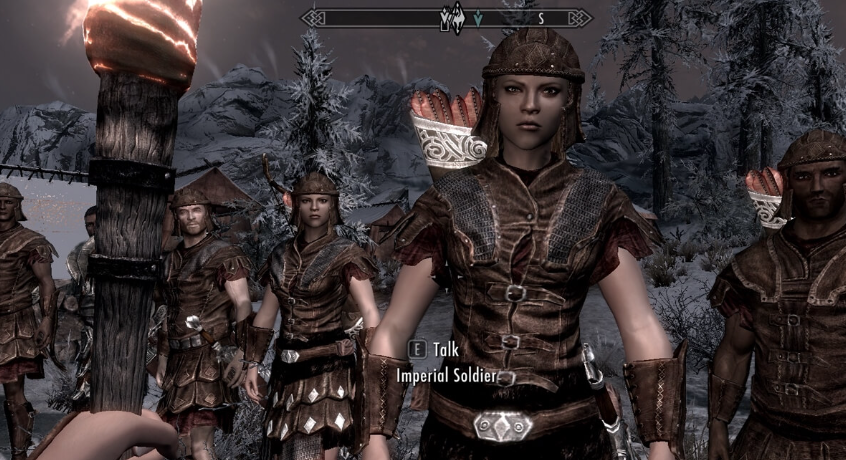The image size is (846, 460).
Task: Click the S direction letter on the compass
Action: (x=541, y=17)
